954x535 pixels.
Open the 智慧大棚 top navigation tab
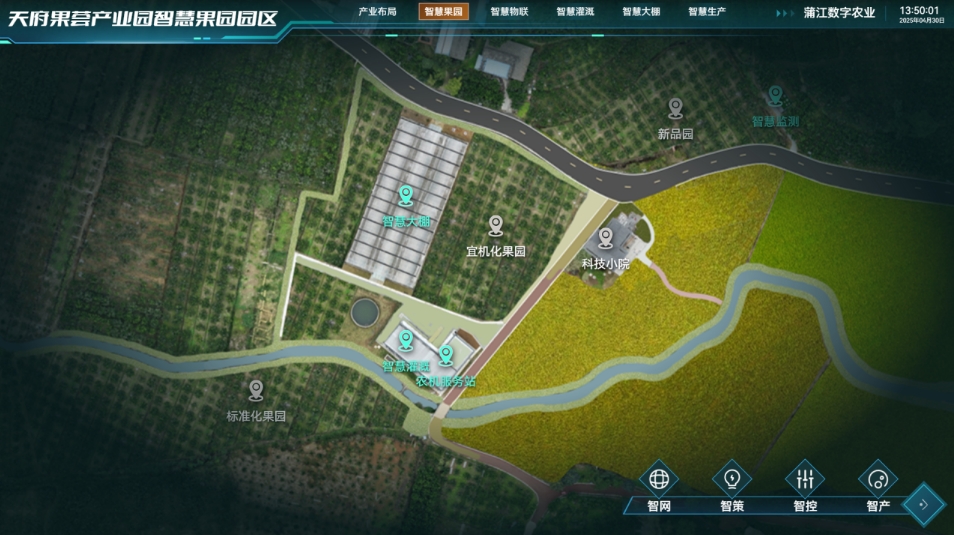coord(641,12)
